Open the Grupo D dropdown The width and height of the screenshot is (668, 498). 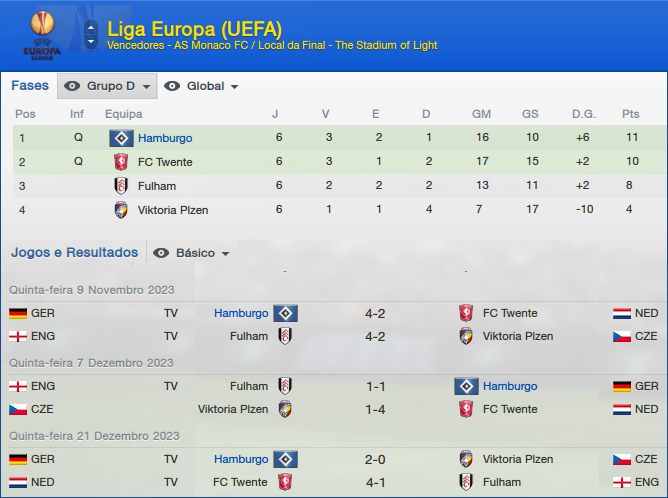108,87
